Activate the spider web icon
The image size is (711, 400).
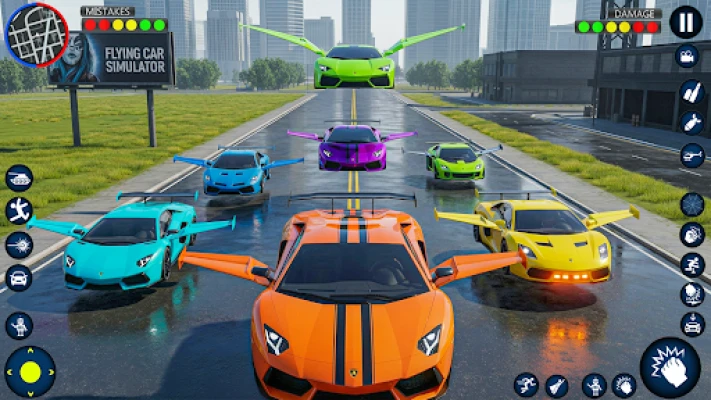click(x=692, y=204)
